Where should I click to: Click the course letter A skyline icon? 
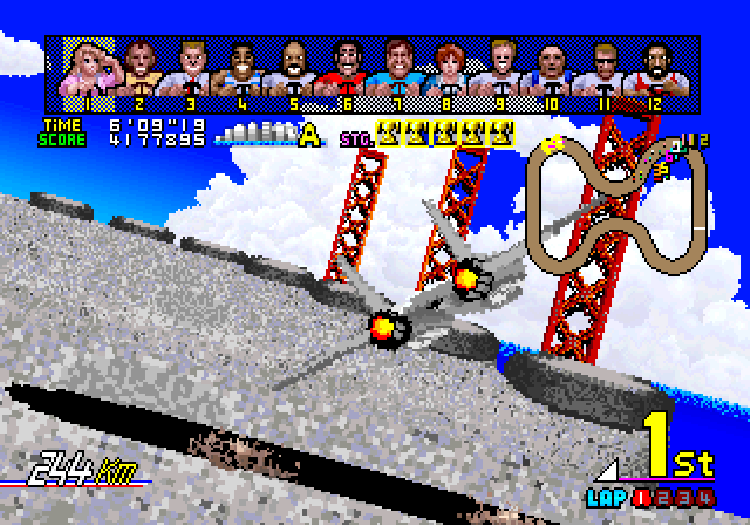click(269, 135)
